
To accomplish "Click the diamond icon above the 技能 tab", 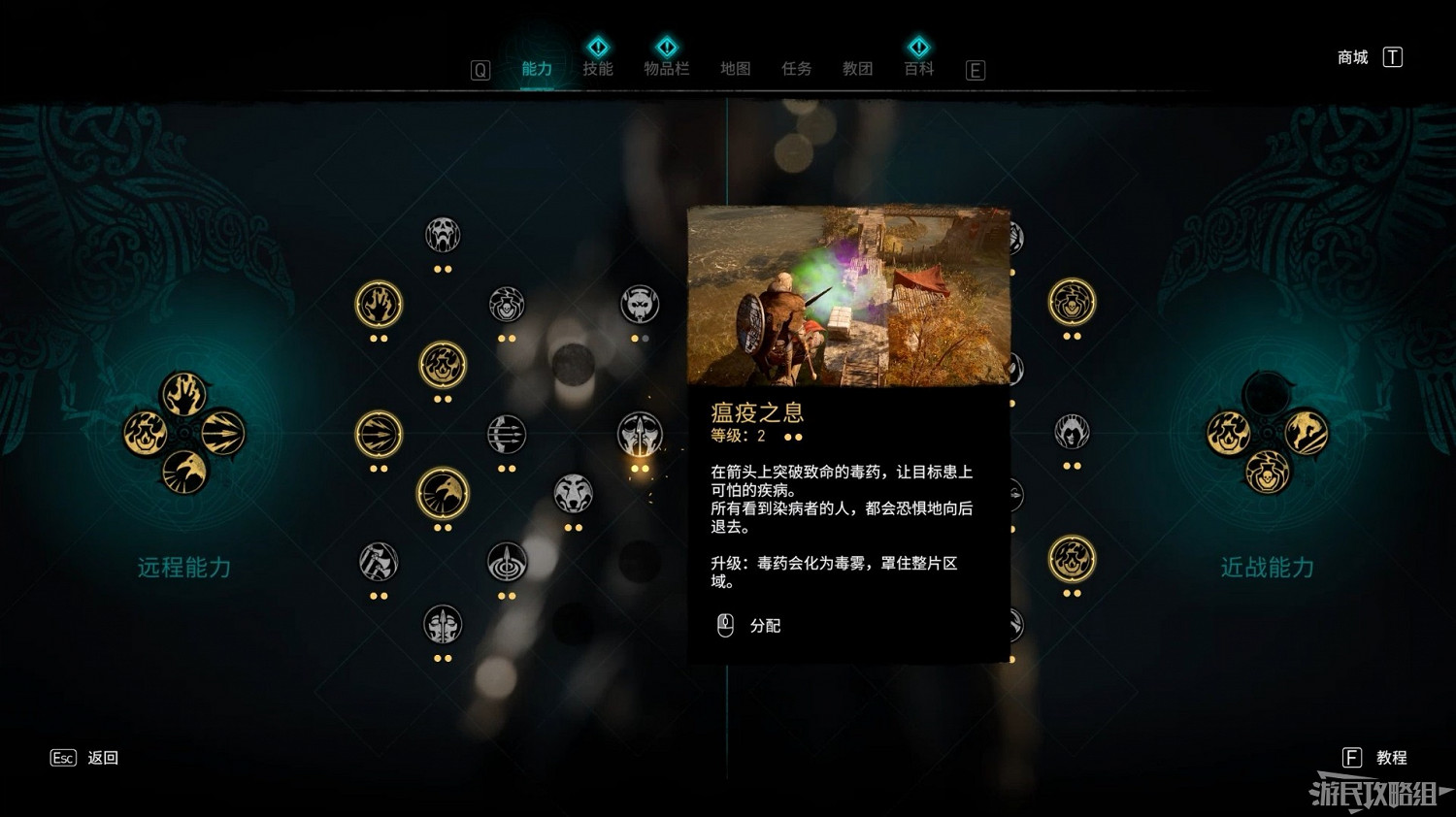I will (599, 45).
